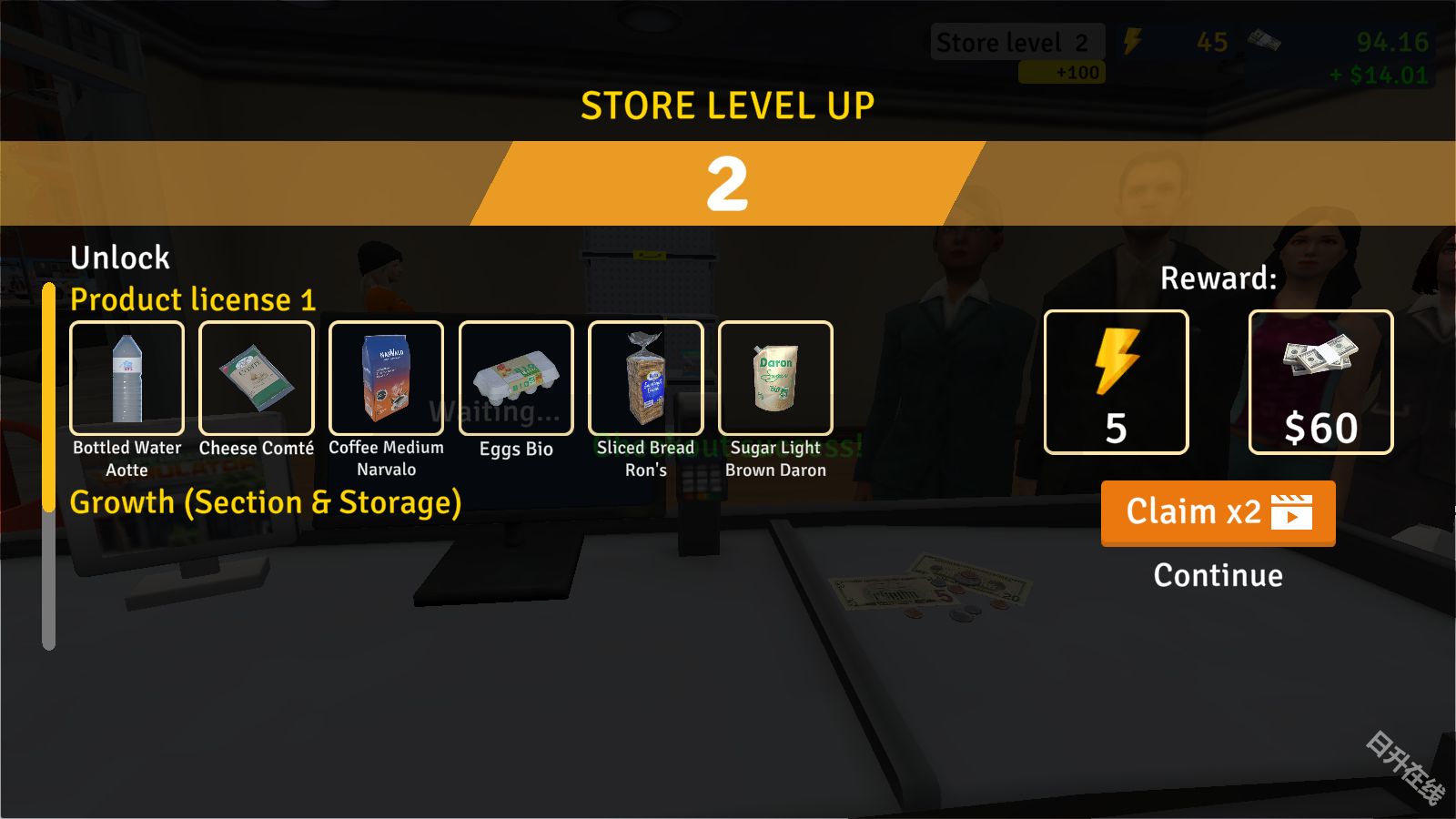This screenshot has height=819, width=1456.
Task: Pick the Coffee Medium Narvalo tile
Action: [x=386, y=379]
